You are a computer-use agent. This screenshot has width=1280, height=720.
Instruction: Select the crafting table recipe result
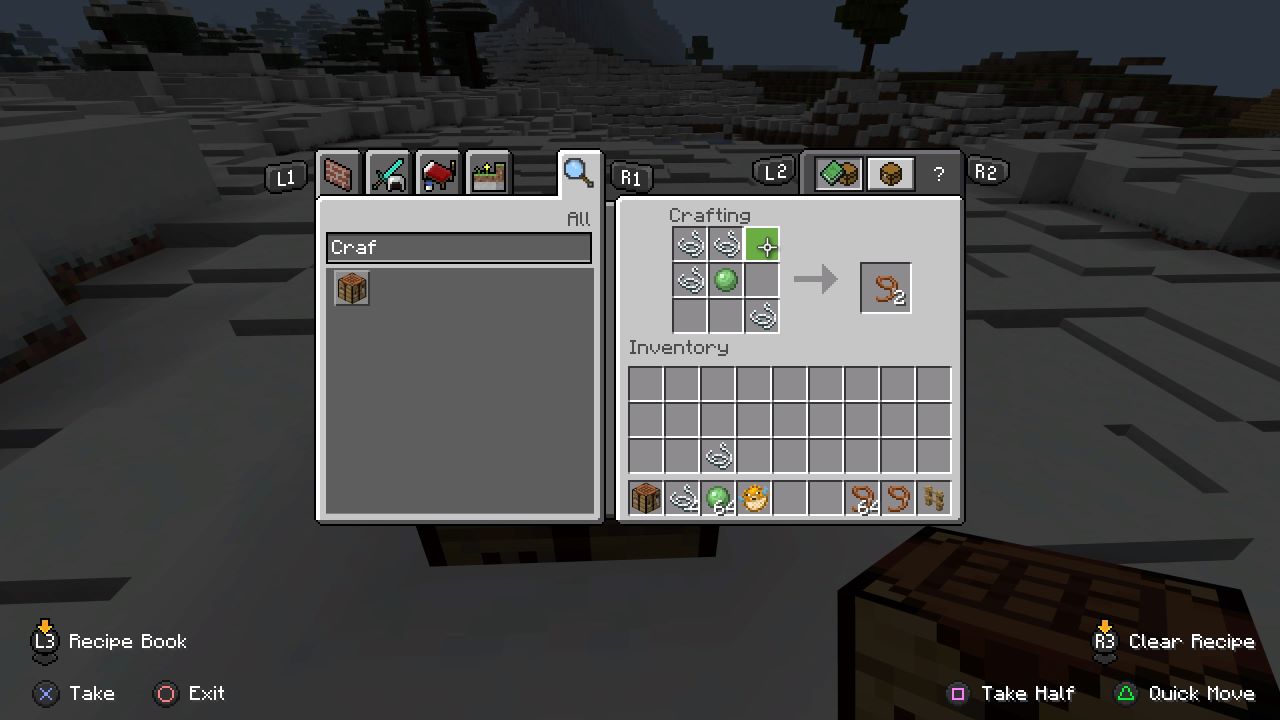coord(351,287)
